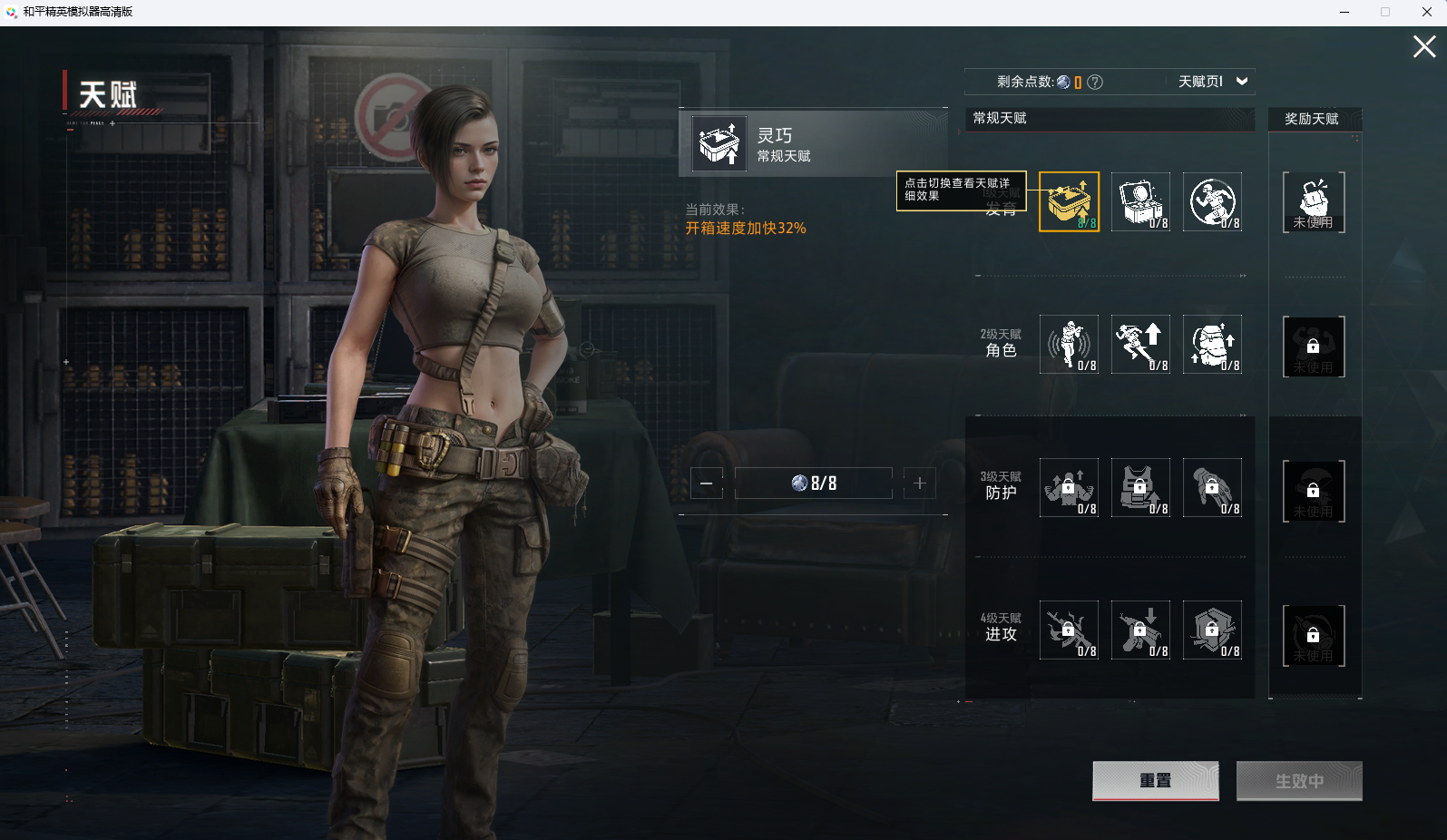Select the golden supply crate talent

click(1069, 201)
